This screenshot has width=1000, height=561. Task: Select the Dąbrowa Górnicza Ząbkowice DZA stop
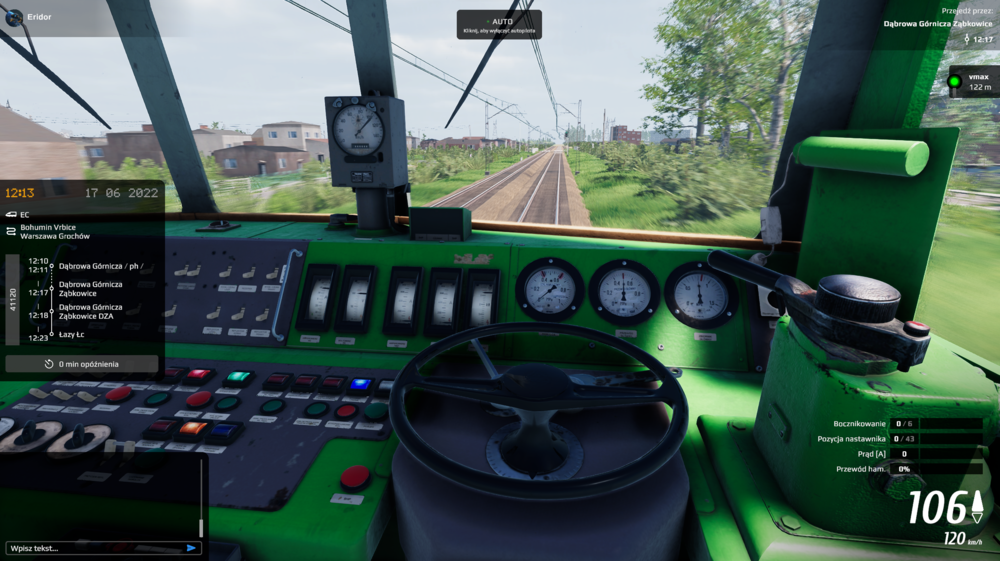[90, 313]
